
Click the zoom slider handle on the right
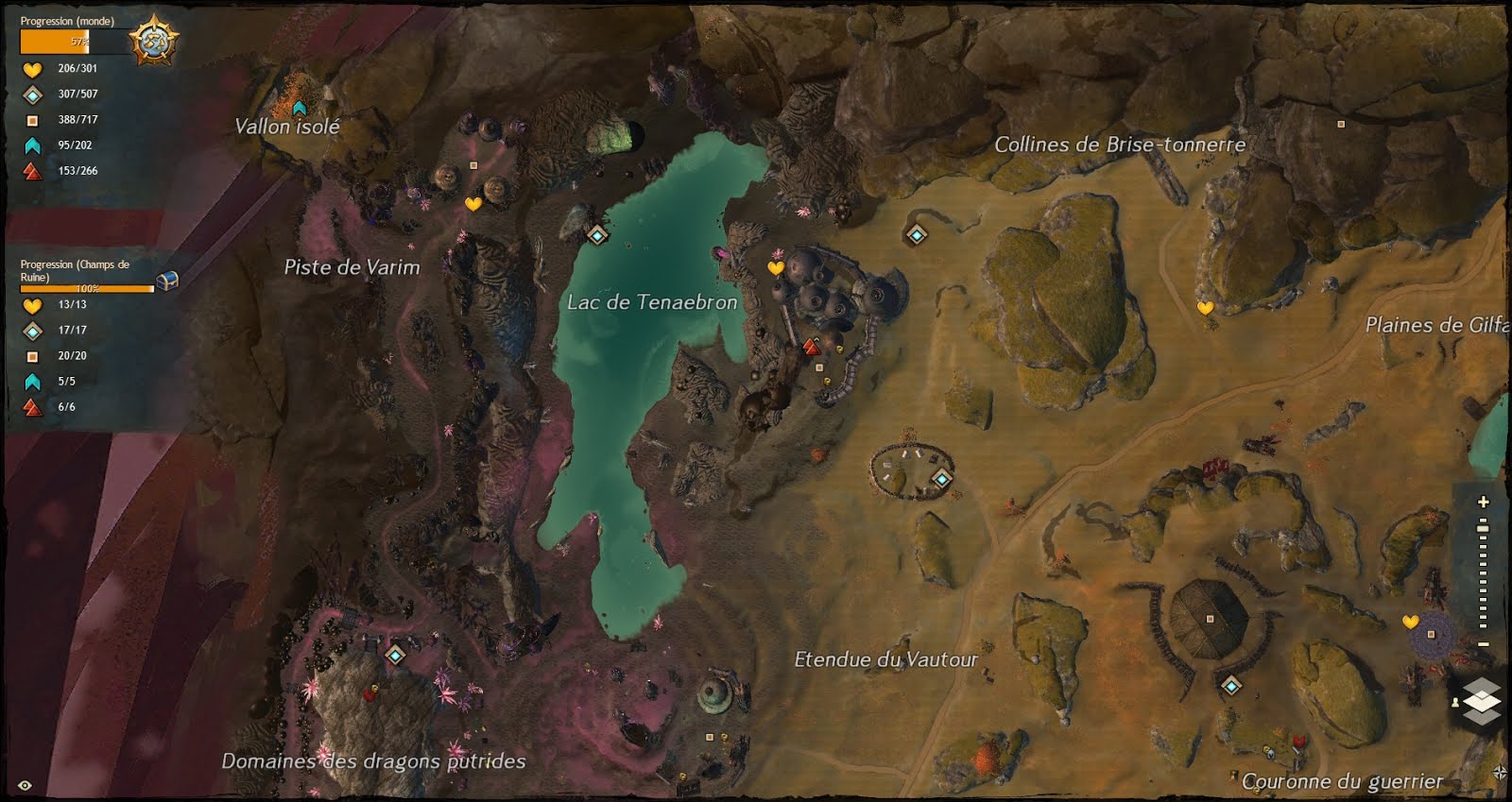pyautogui.click(x=1483, y=527)
